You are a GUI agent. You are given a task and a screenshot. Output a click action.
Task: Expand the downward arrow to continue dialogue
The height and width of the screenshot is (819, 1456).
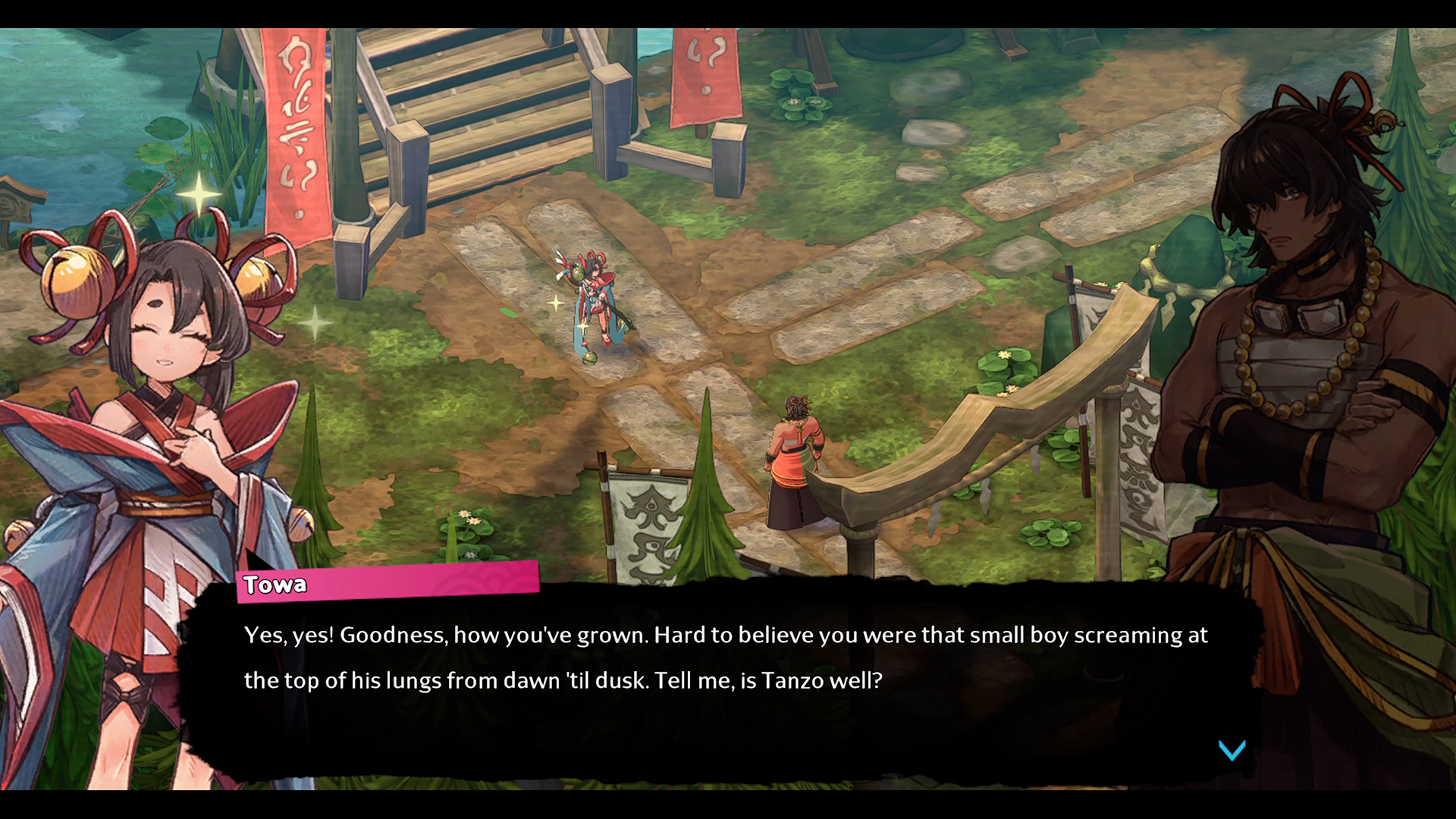pos(1234,751)
